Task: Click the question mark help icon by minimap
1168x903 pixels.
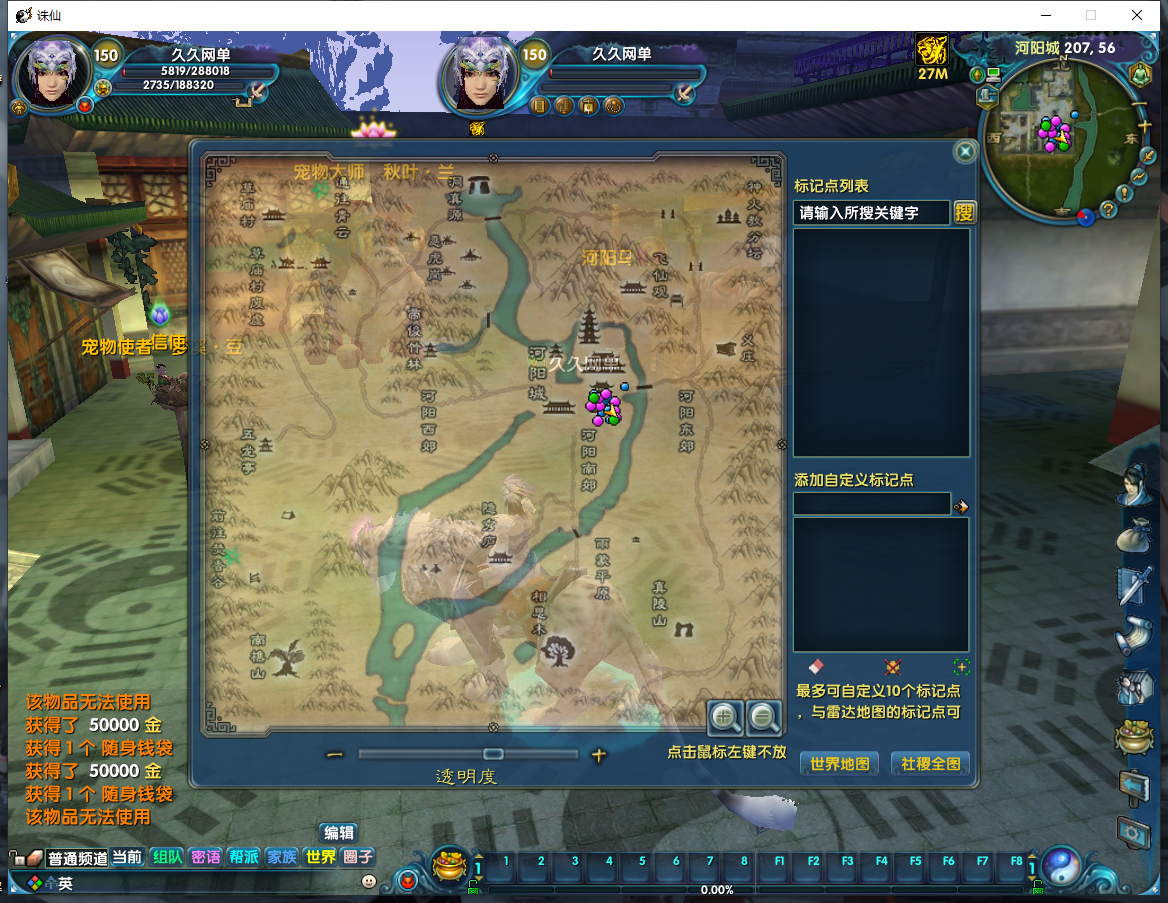Action: pos(1108,209)
